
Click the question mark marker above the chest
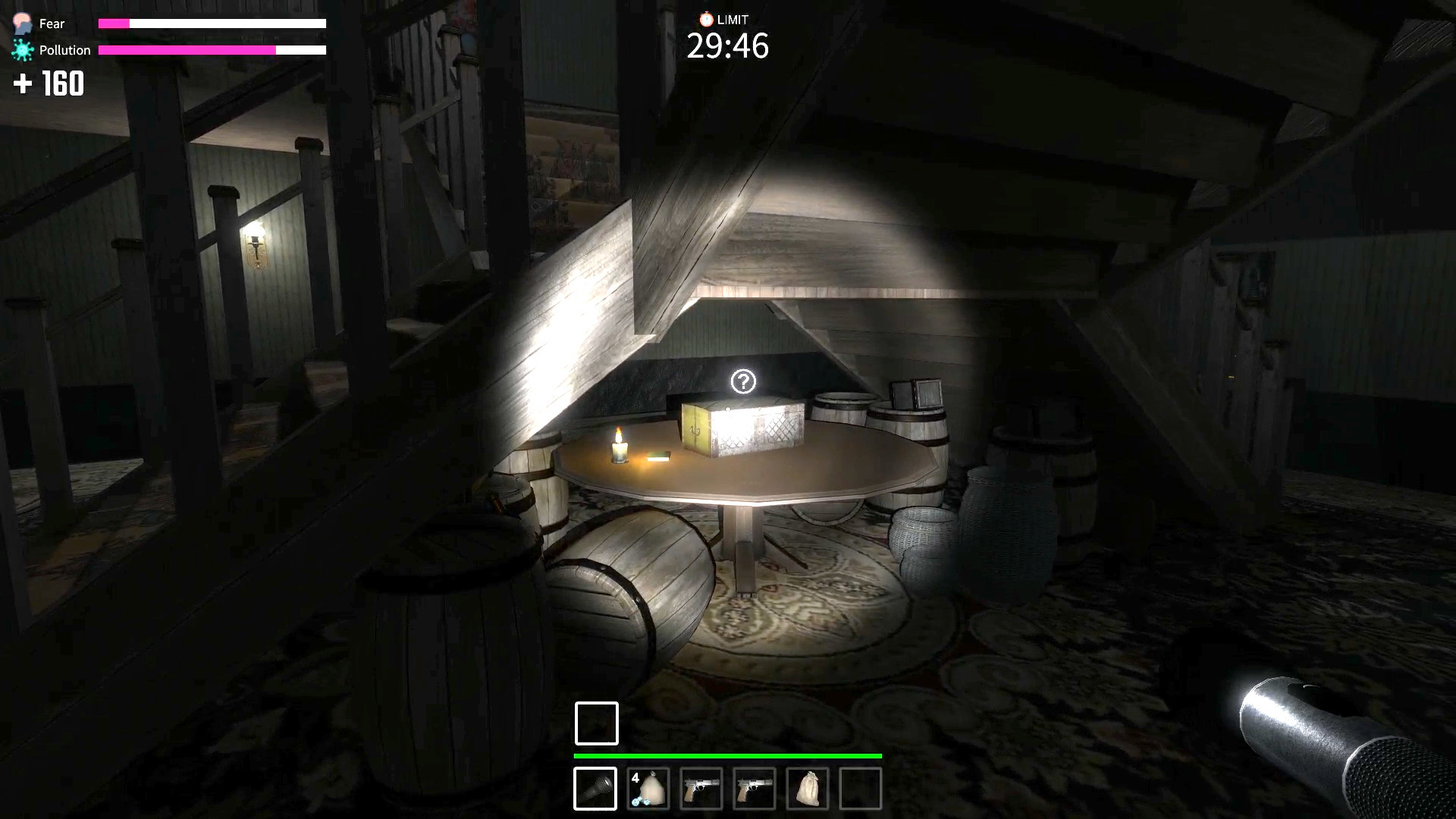click(x=744, y=380)
